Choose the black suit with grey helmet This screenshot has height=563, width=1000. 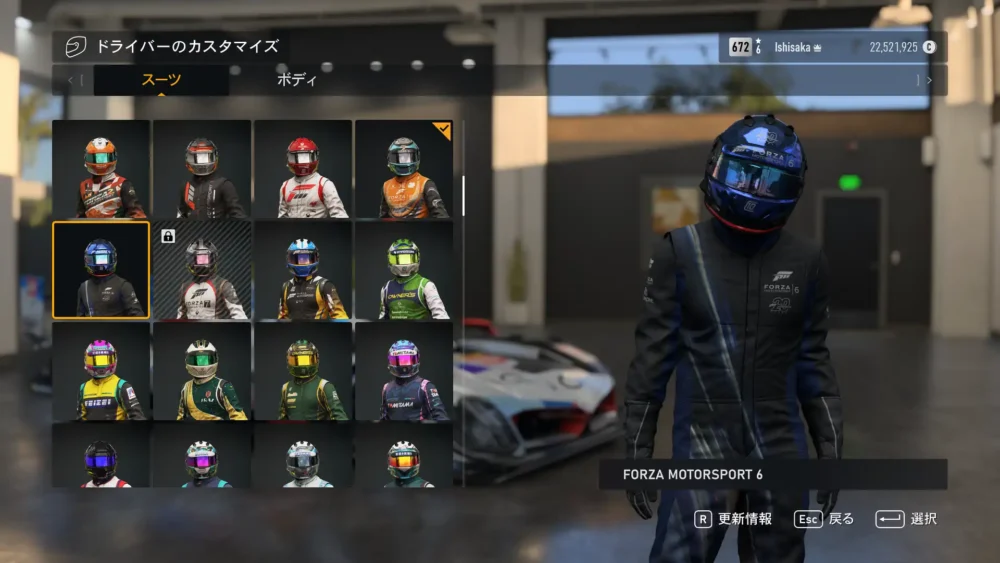202,169
